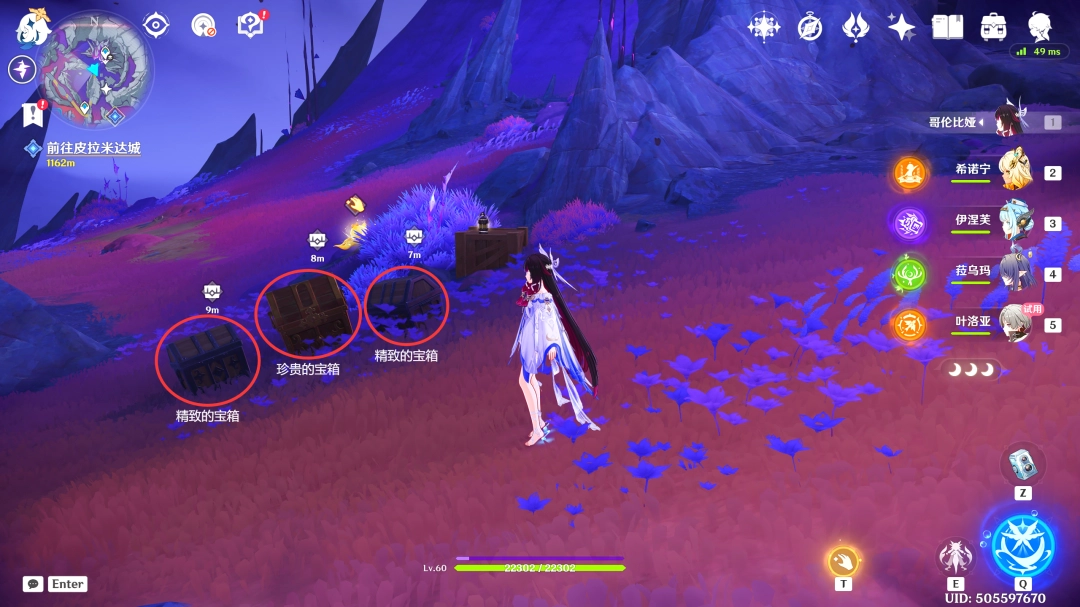Open the tutorial question-mark book icon

249,25
